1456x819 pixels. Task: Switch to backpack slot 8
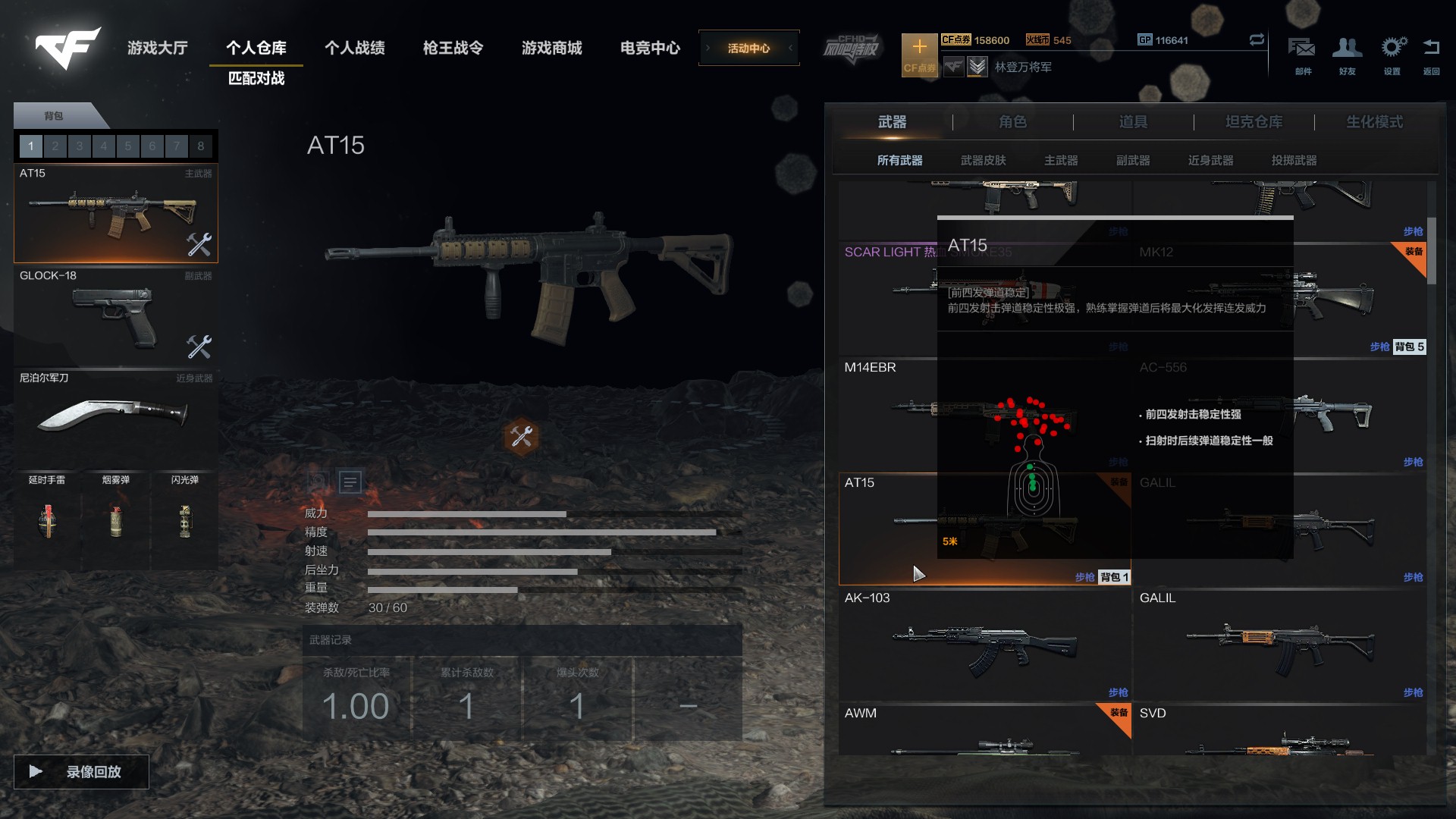pyautogui.click(x=200, y=146)
